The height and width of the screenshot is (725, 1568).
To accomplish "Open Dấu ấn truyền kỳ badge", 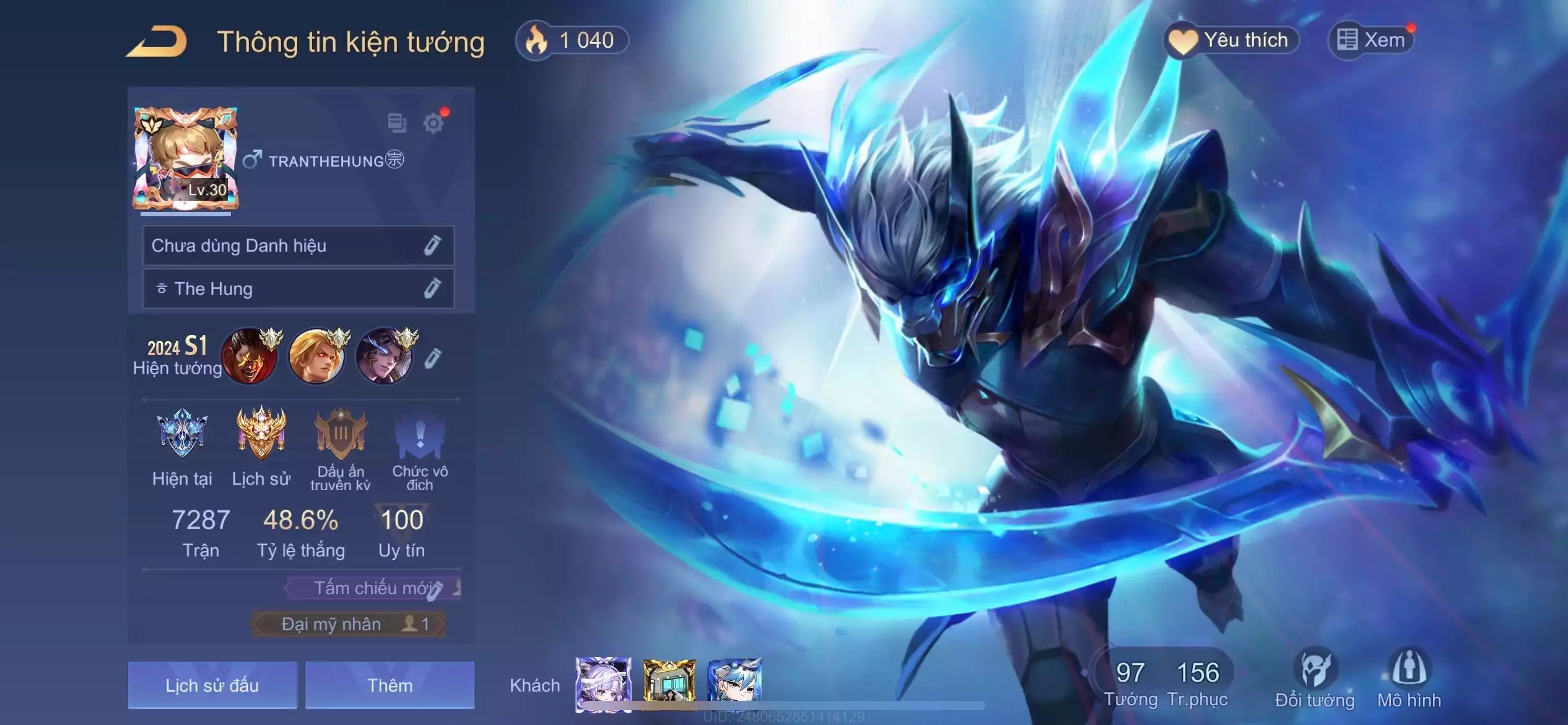I will [340, 434].
